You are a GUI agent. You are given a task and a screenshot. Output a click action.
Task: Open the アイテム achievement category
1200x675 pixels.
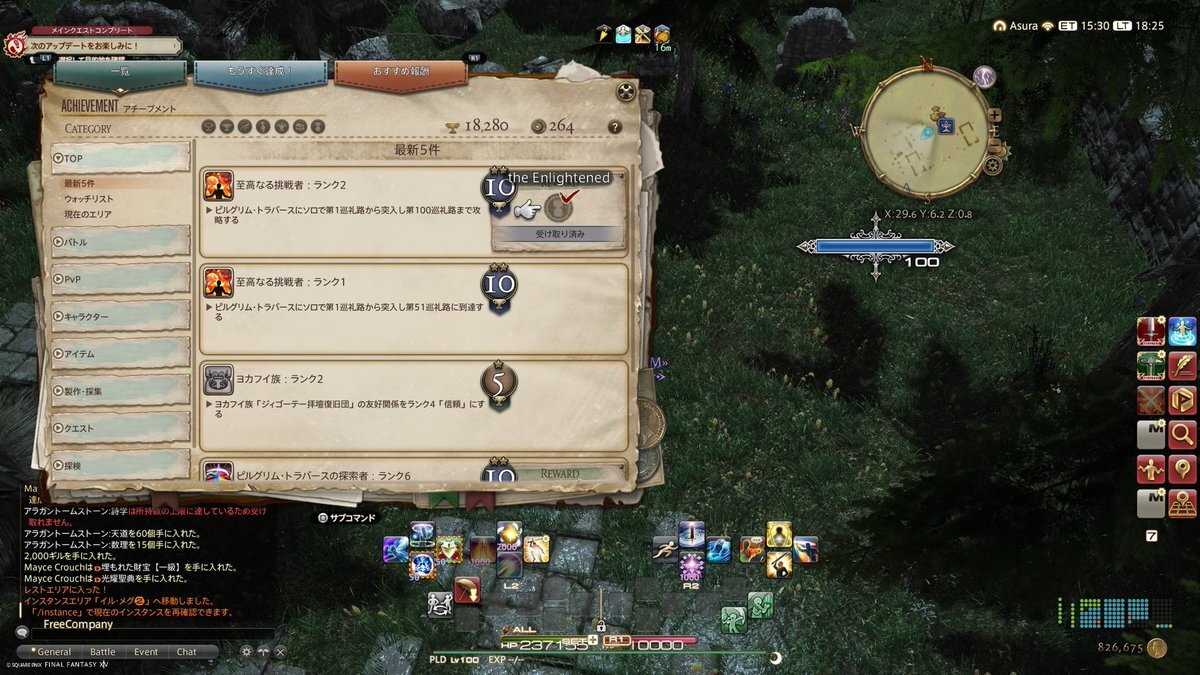click(120, 353)
